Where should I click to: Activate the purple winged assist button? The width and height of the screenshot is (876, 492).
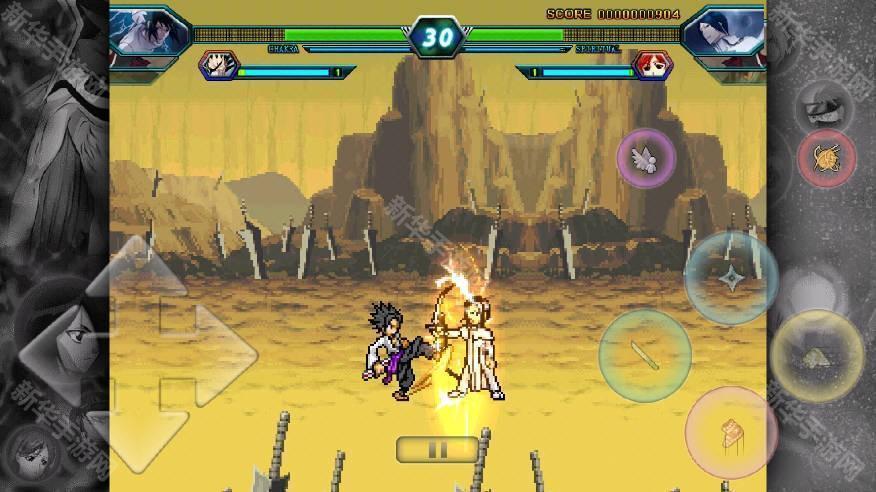click(646, 158)
